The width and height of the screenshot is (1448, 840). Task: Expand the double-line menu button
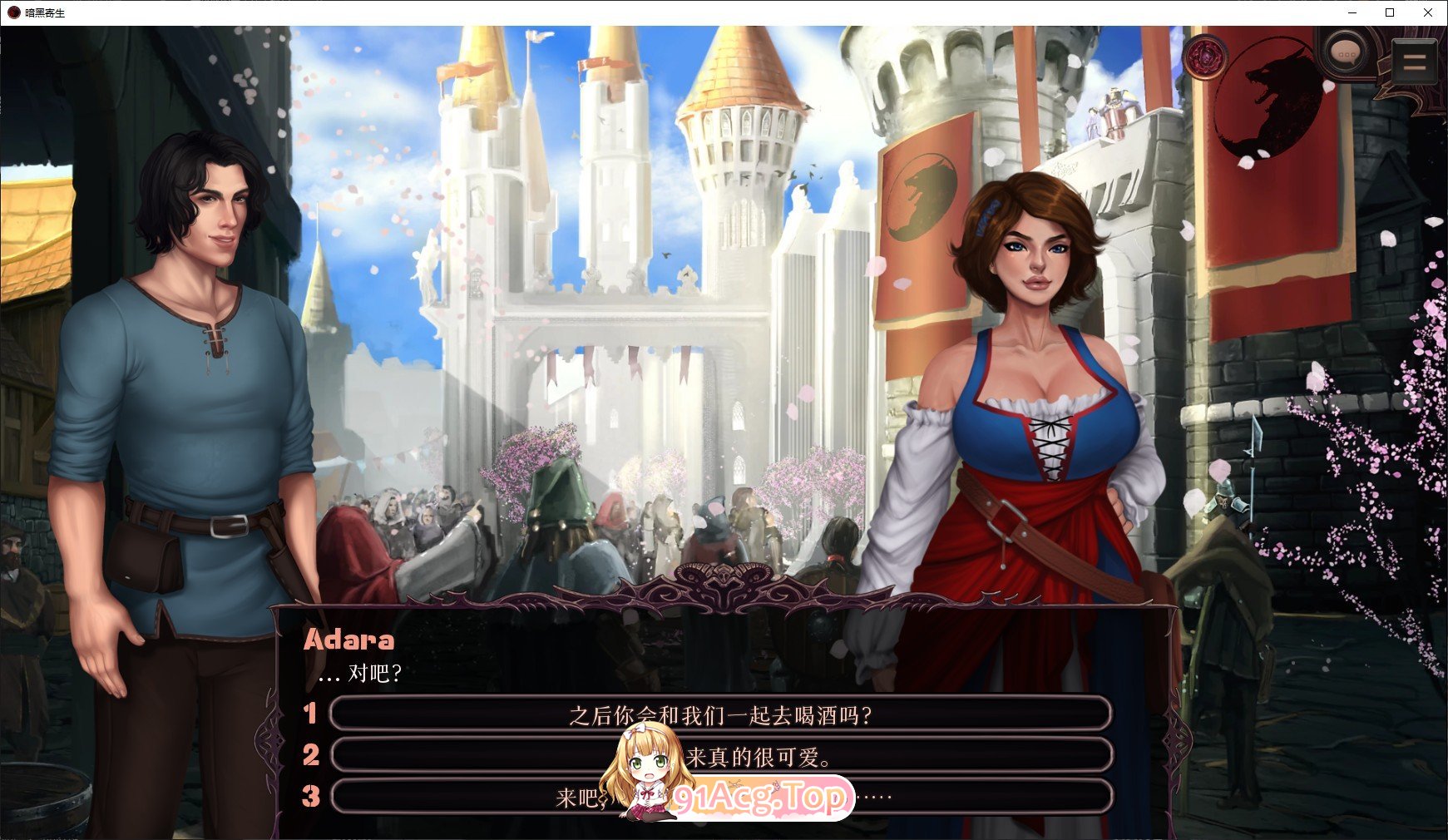[1414, 60]
